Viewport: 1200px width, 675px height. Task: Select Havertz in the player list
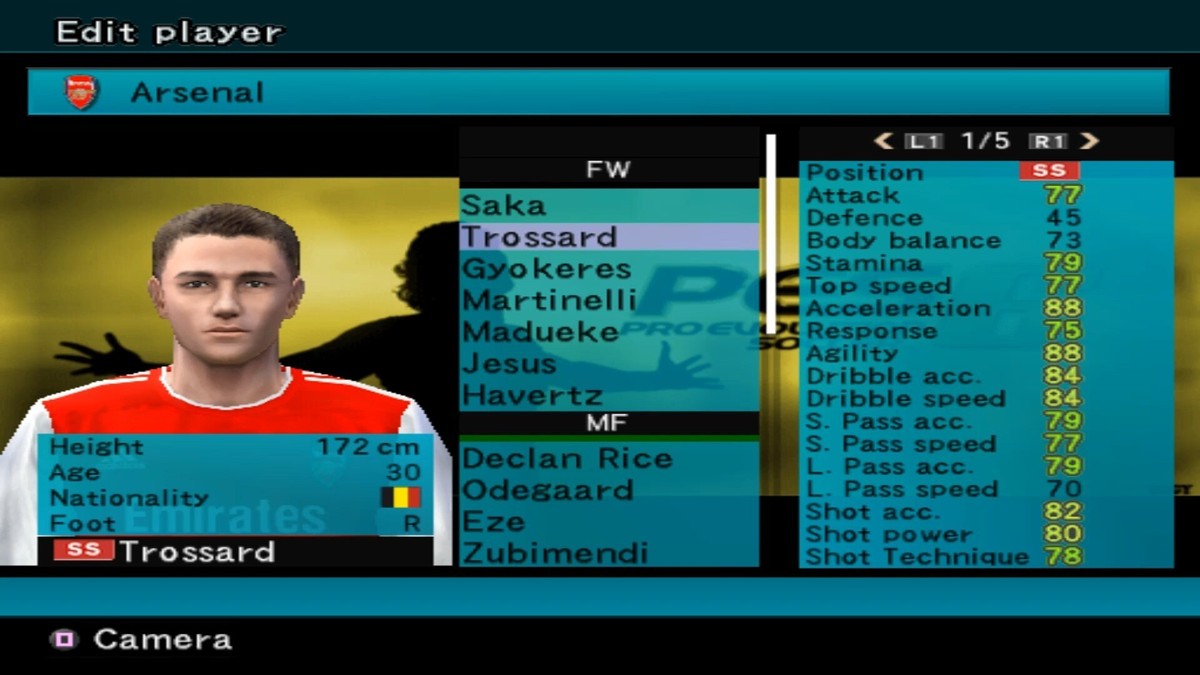click(532, 395)
